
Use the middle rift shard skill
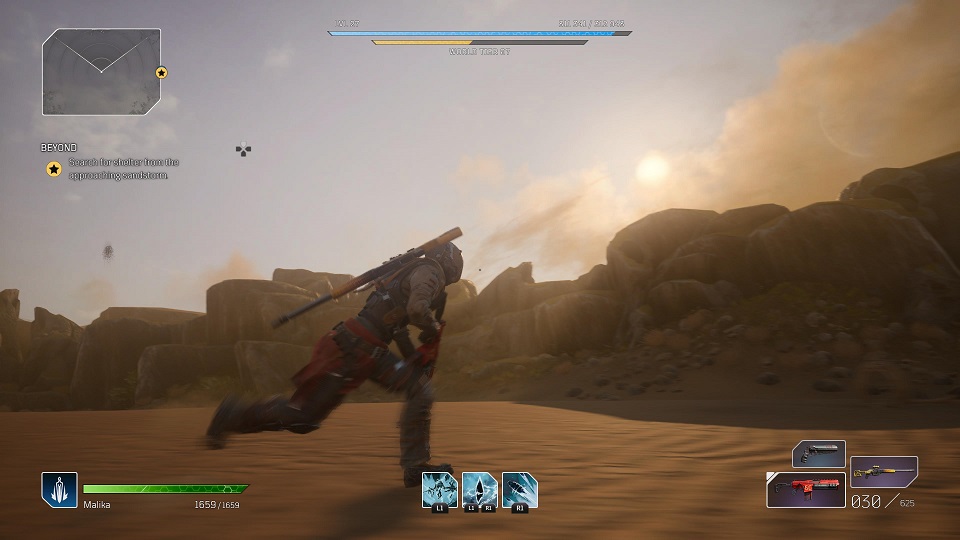point(480,489)
